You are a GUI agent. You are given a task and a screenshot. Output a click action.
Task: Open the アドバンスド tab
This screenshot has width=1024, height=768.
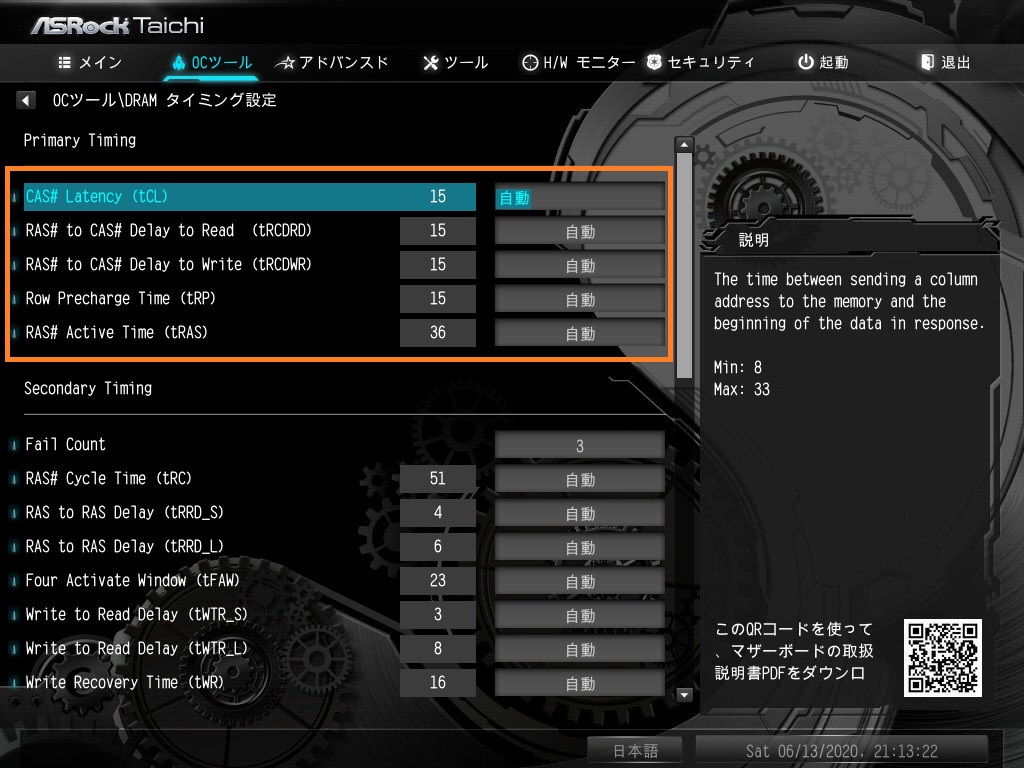tap(332, 62)
